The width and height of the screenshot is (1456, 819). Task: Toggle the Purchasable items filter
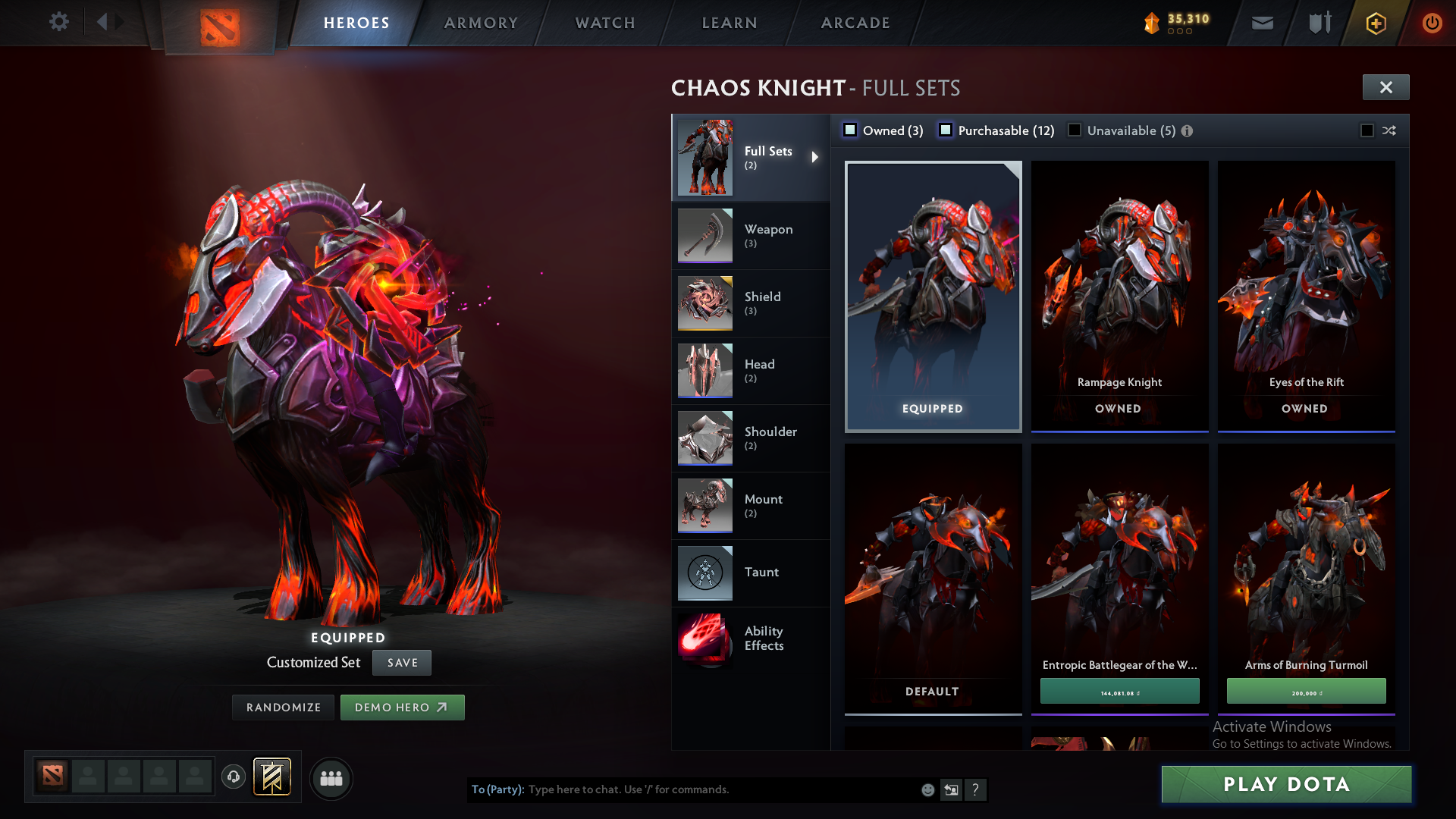(x=946, y=130)
